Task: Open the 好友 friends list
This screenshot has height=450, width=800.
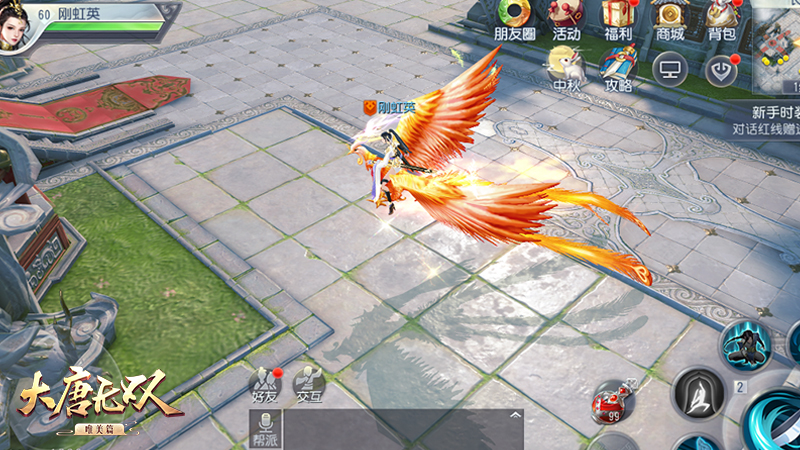Action: 263,385
